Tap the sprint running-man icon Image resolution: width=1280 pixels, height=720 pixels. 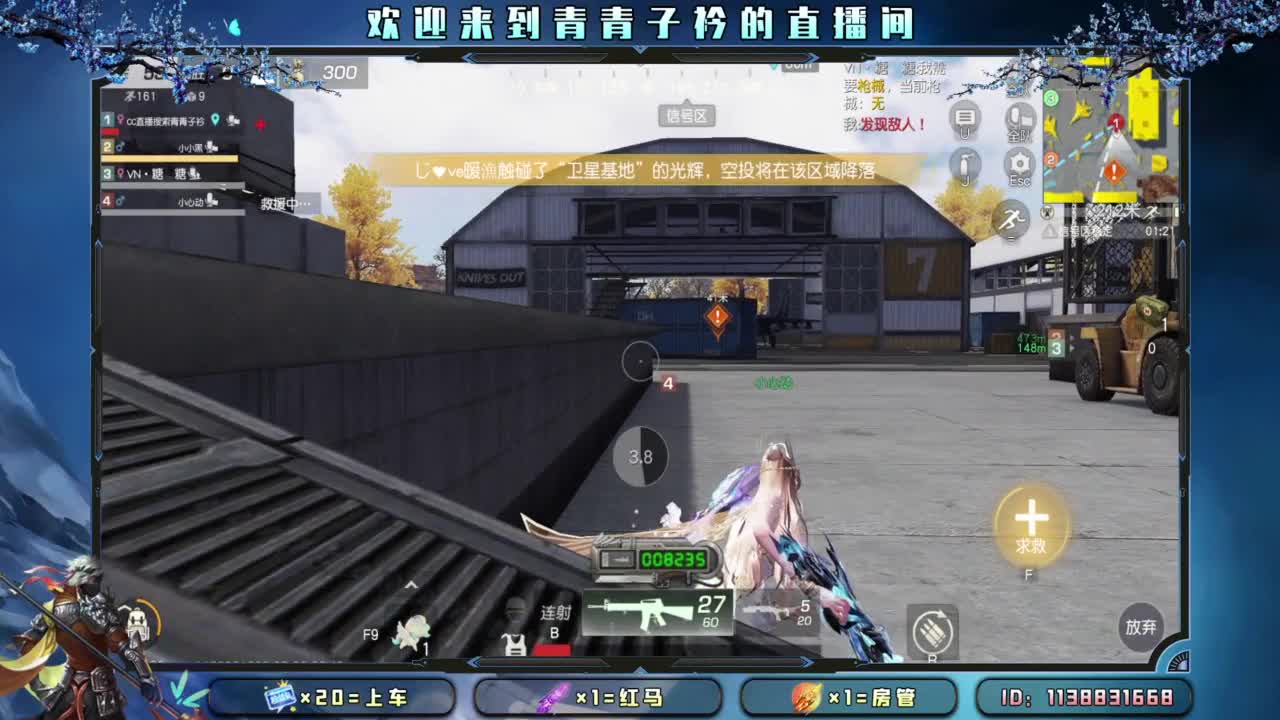pyautogui.click(x=1010, y=218)
